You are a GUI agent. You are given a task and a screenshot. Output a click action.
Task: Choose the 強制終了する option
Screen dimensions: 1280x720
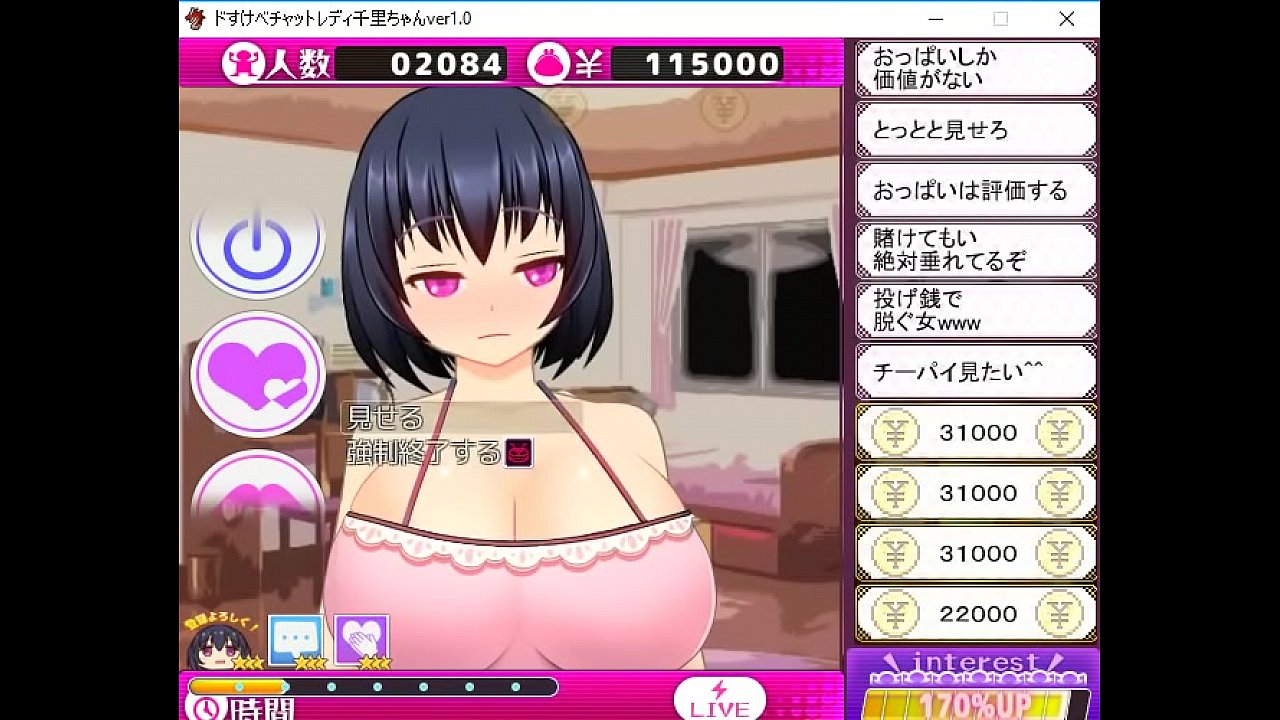tap(426, 450)
